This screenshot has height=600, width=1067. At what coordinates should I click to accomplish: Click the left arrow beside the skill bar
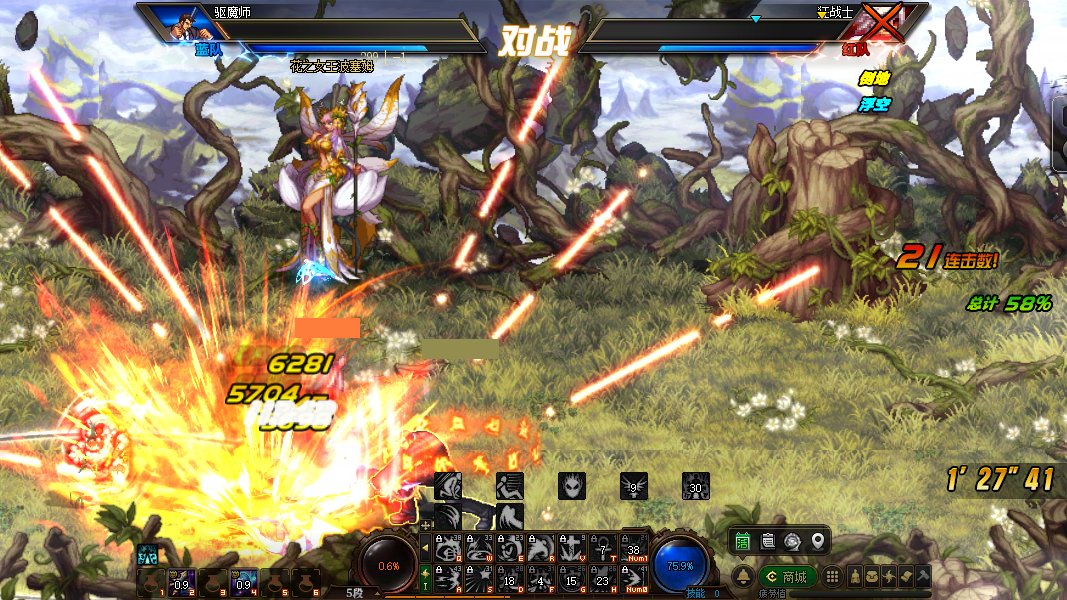(x=425, y=547)
